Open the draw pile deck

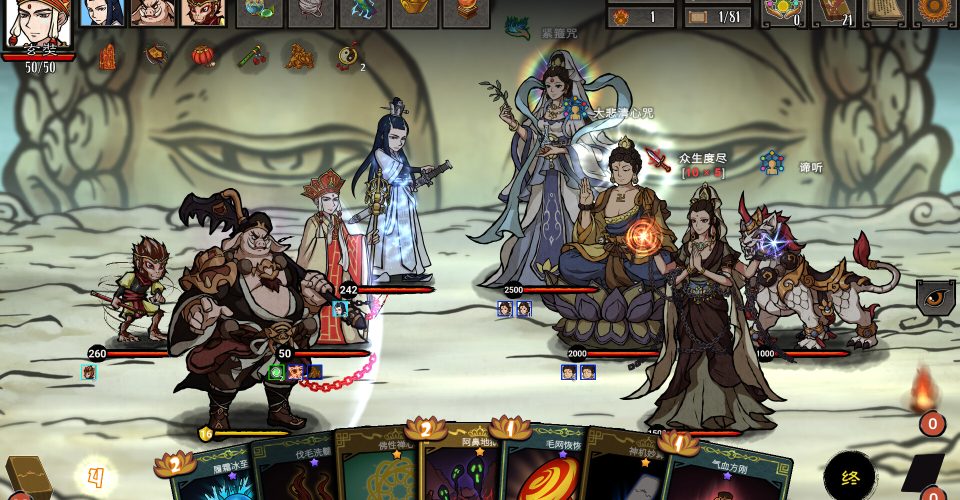[x=26, y=478]
